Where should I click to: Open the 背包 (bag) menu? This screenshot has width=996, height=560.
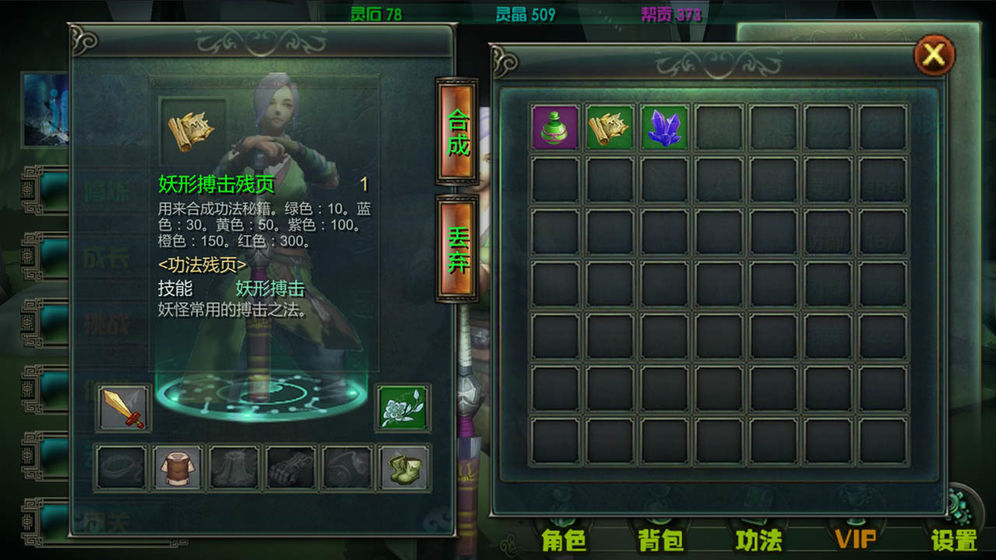pos(661,540)
